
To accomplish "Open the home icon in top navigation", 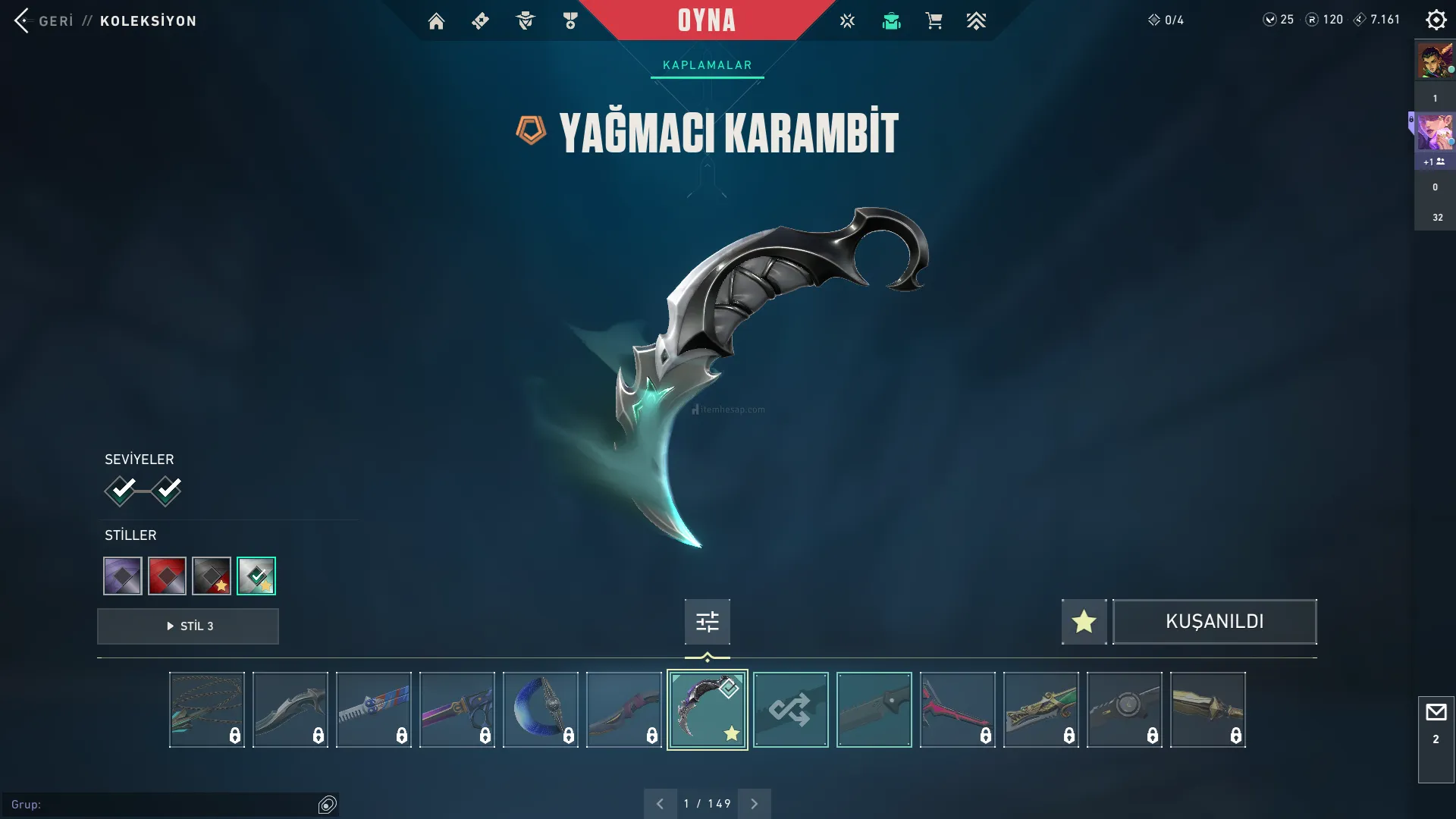I will pyautogui.click(x=436, y=21).
